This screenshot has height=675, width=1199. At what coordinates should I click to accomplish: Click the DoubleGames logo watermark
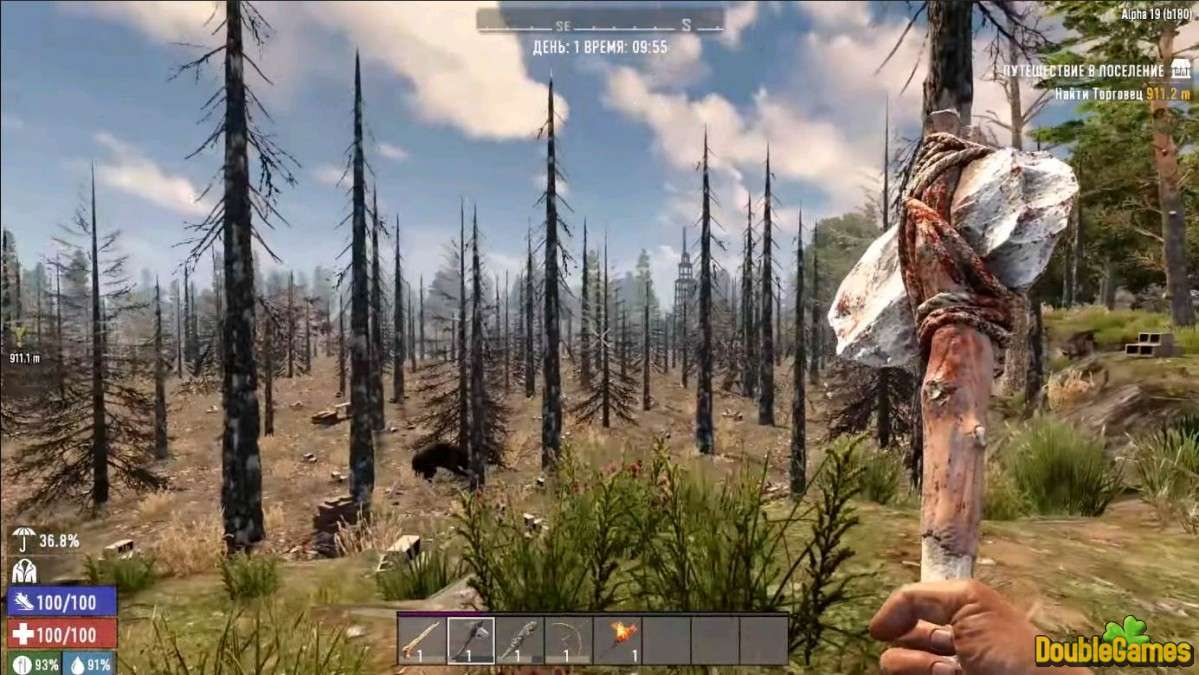[1112, 644]
